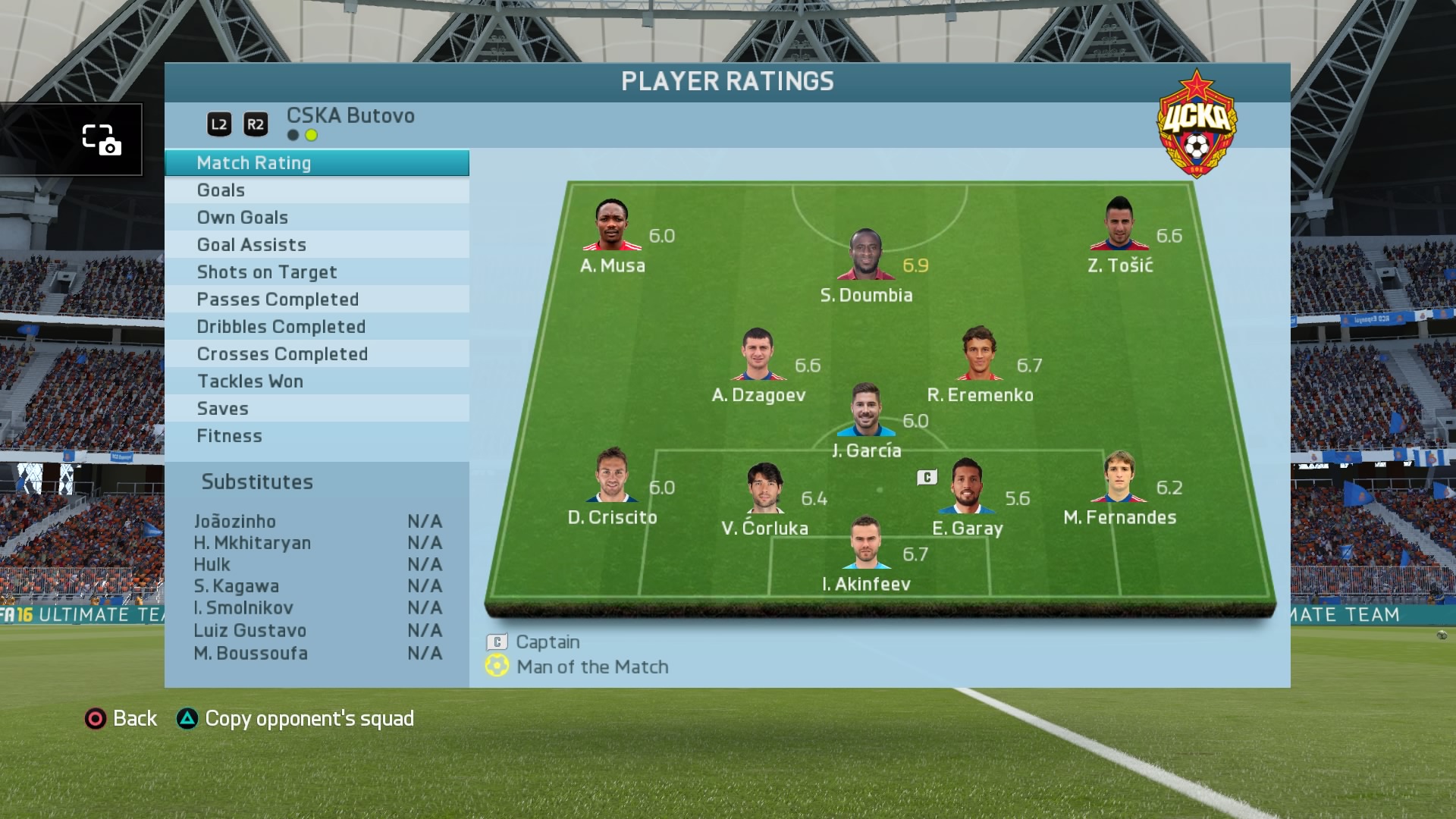Choose Dribbles Completed

316,327
